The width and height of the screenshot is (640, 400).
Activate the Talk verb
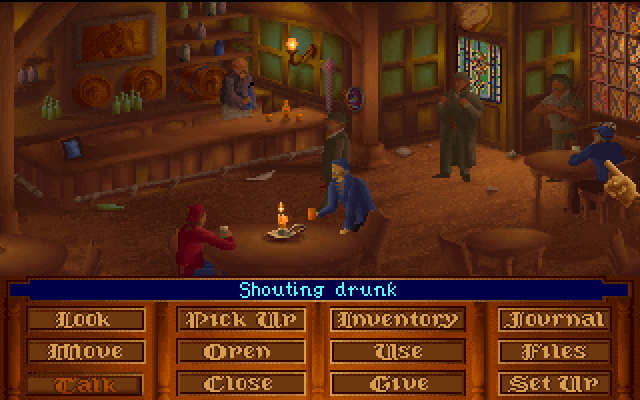[x=84, y=383]
